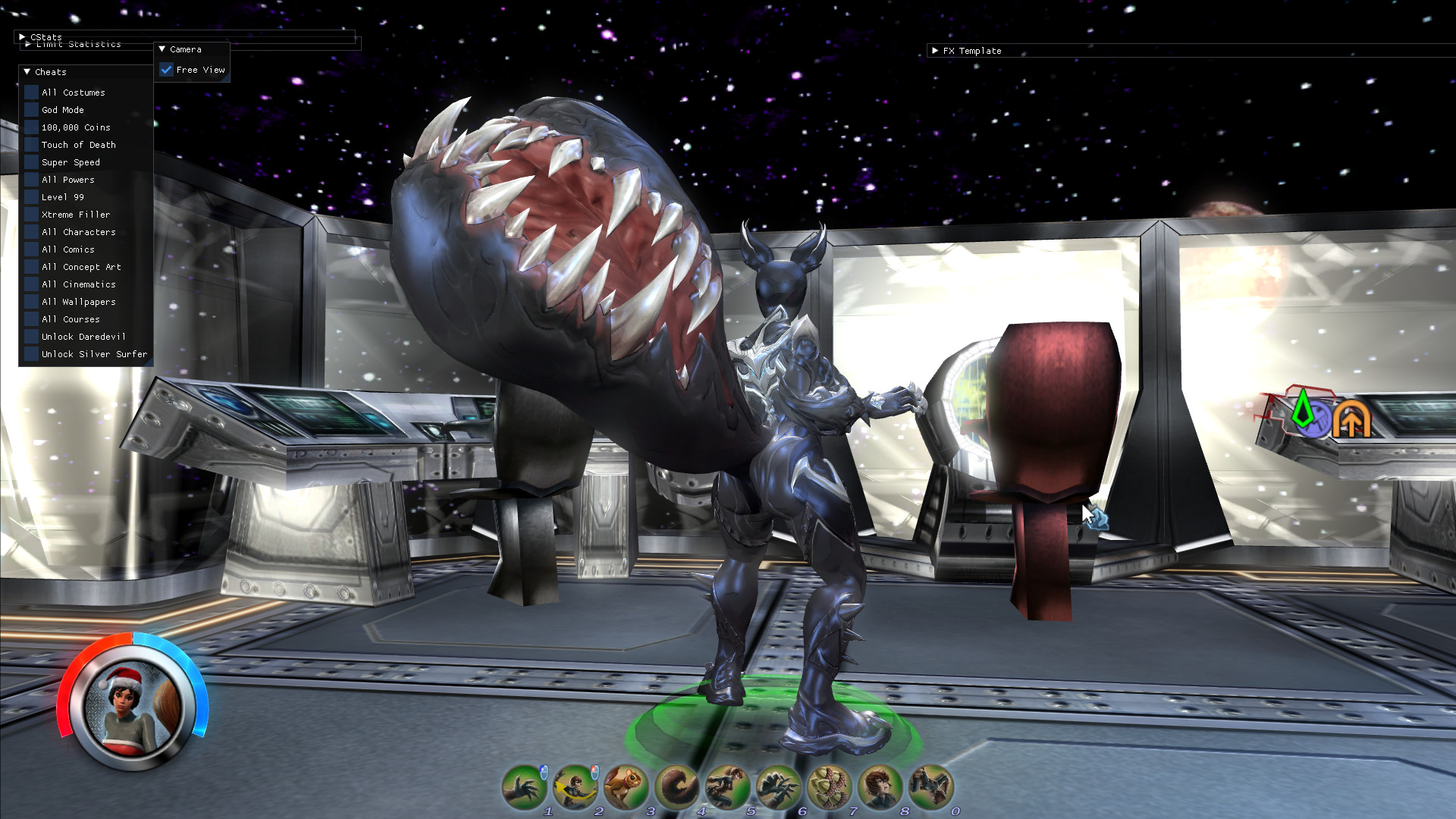Enable the God Mode cheat

pyautogui.click(x=31, y=109)
